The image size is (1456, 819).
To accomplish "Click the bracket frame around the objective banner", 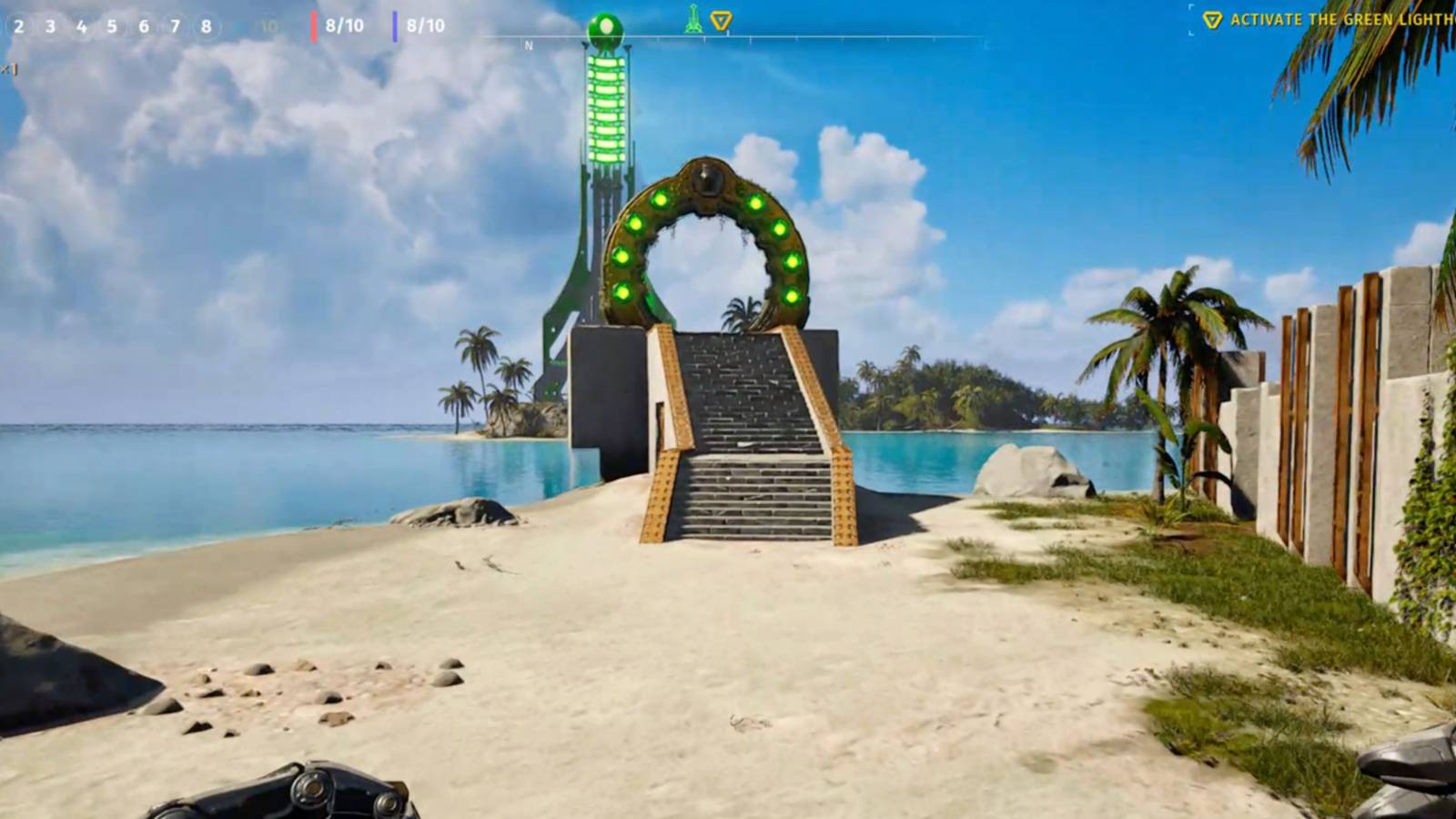I will 1190,18.
